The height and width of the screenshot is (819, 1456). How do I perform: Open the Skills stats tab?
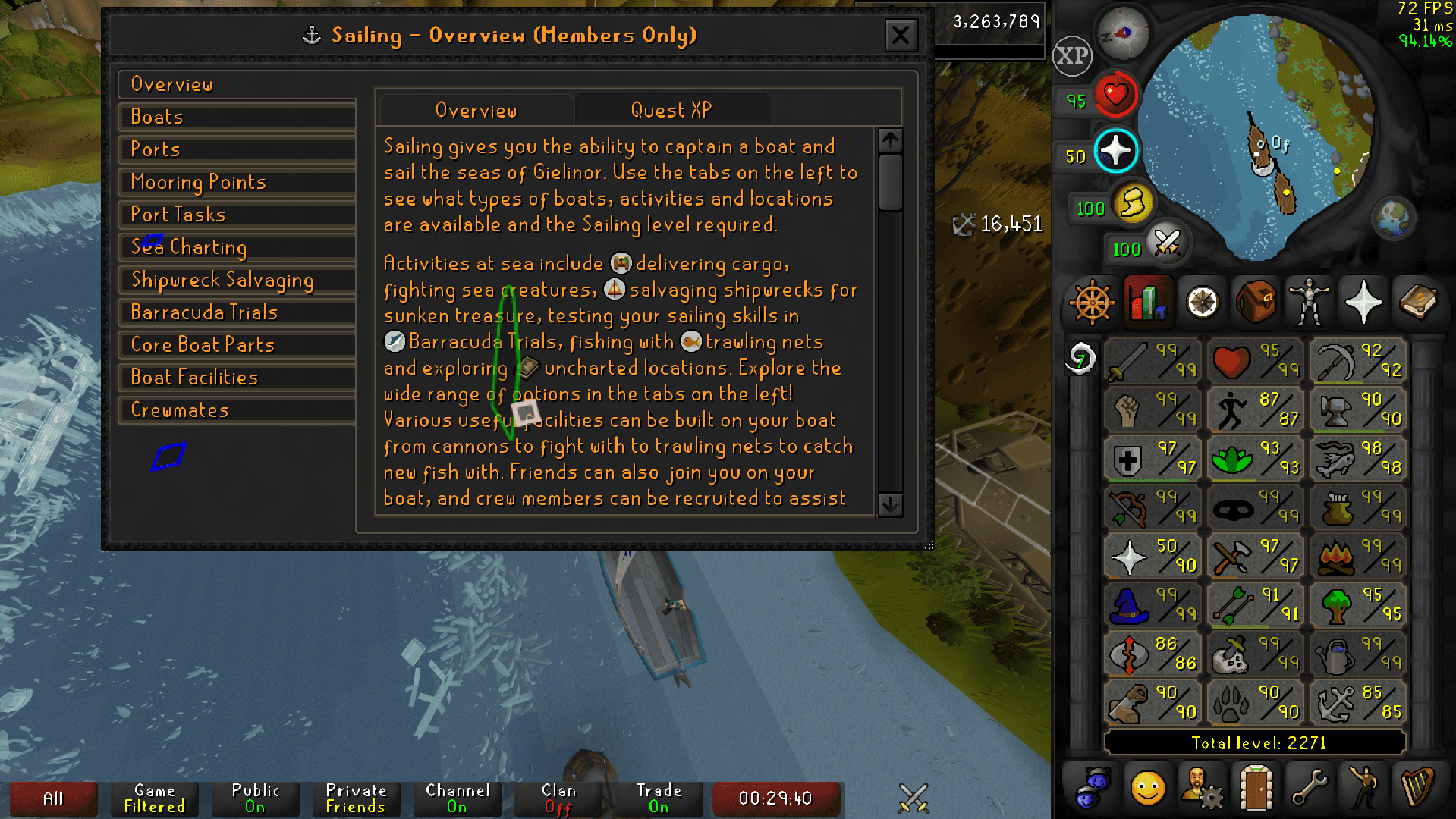(1146, 303)
